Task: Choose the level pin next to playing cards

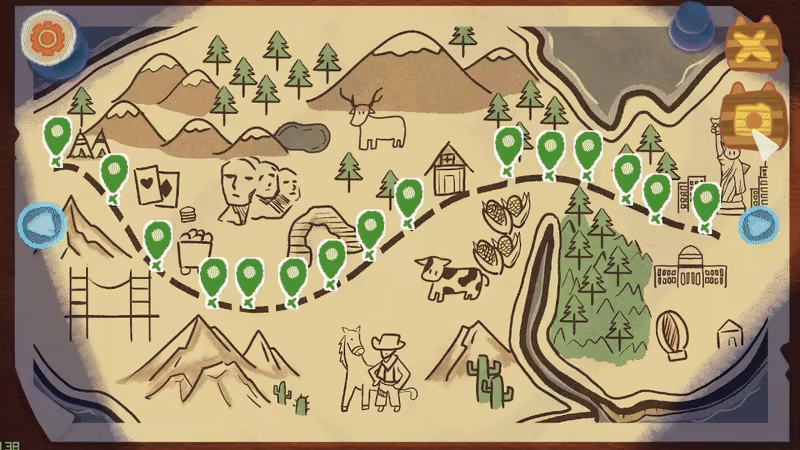Action: point(114,172)
